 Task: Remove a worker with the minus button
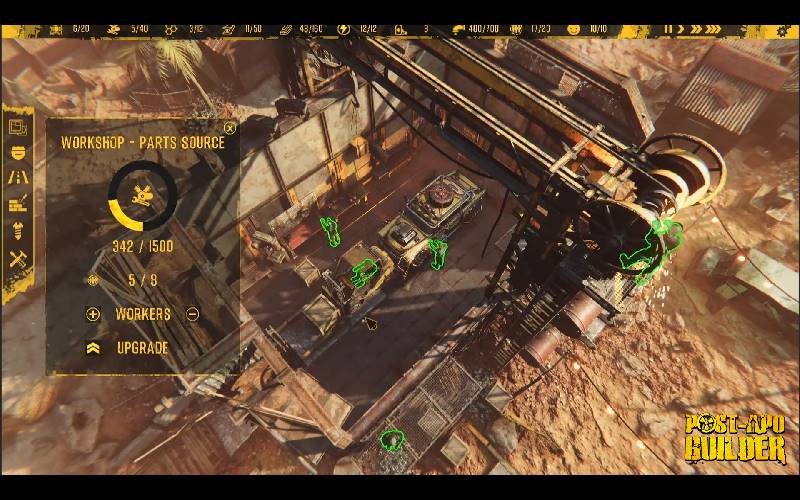coord(192,314)
